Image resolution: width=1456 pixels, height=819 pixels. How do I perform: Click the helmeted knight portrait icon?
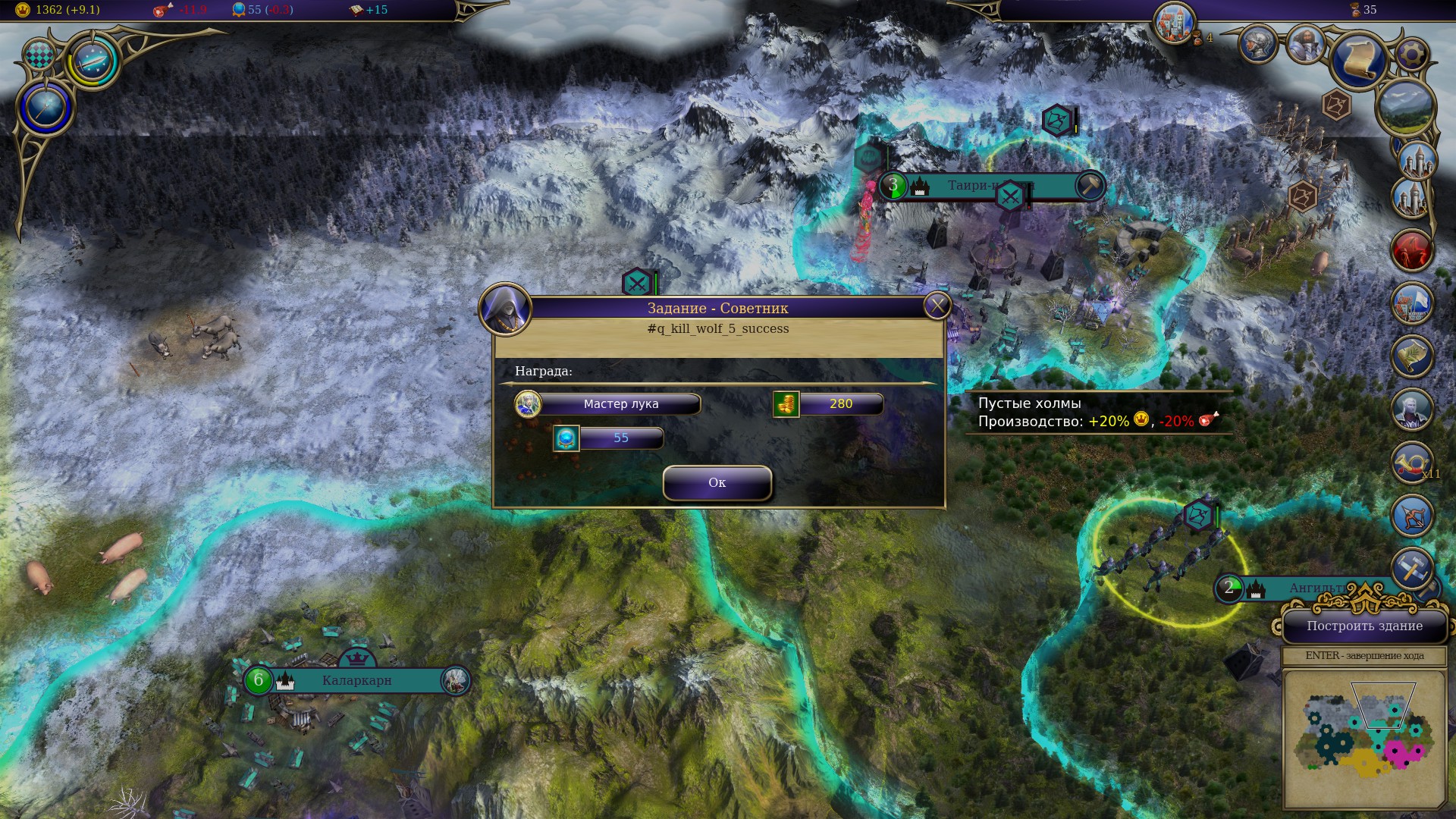[1258, 43]
